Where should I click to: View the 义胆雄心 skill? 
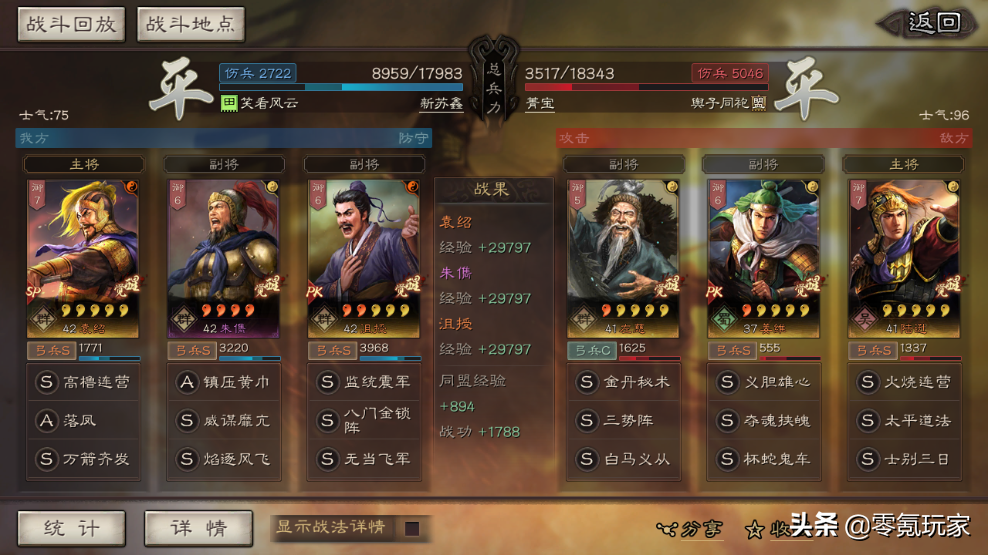pyautogui.click(x=762, y=382)
